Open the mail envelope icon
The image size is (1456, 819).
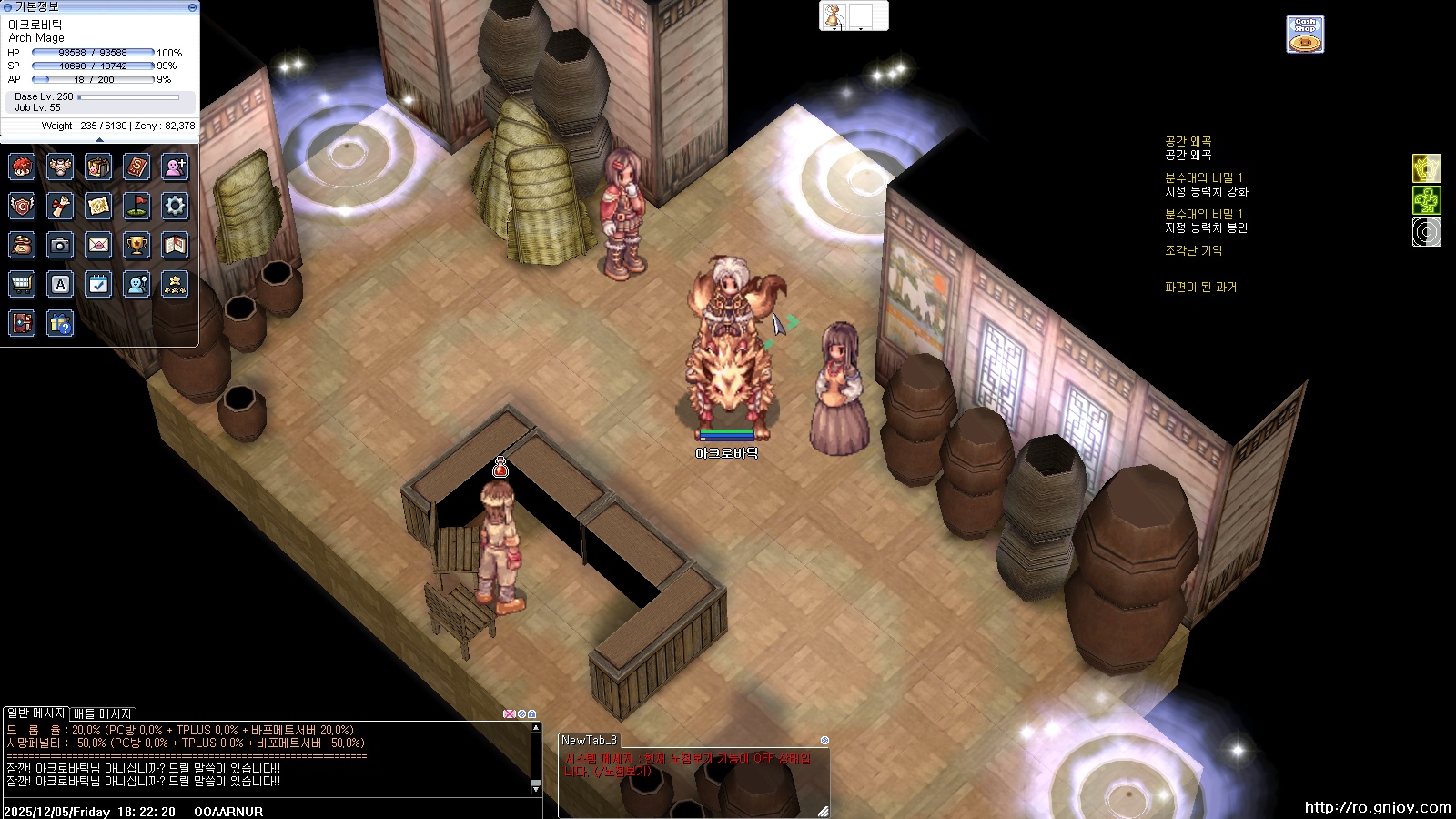98,245
